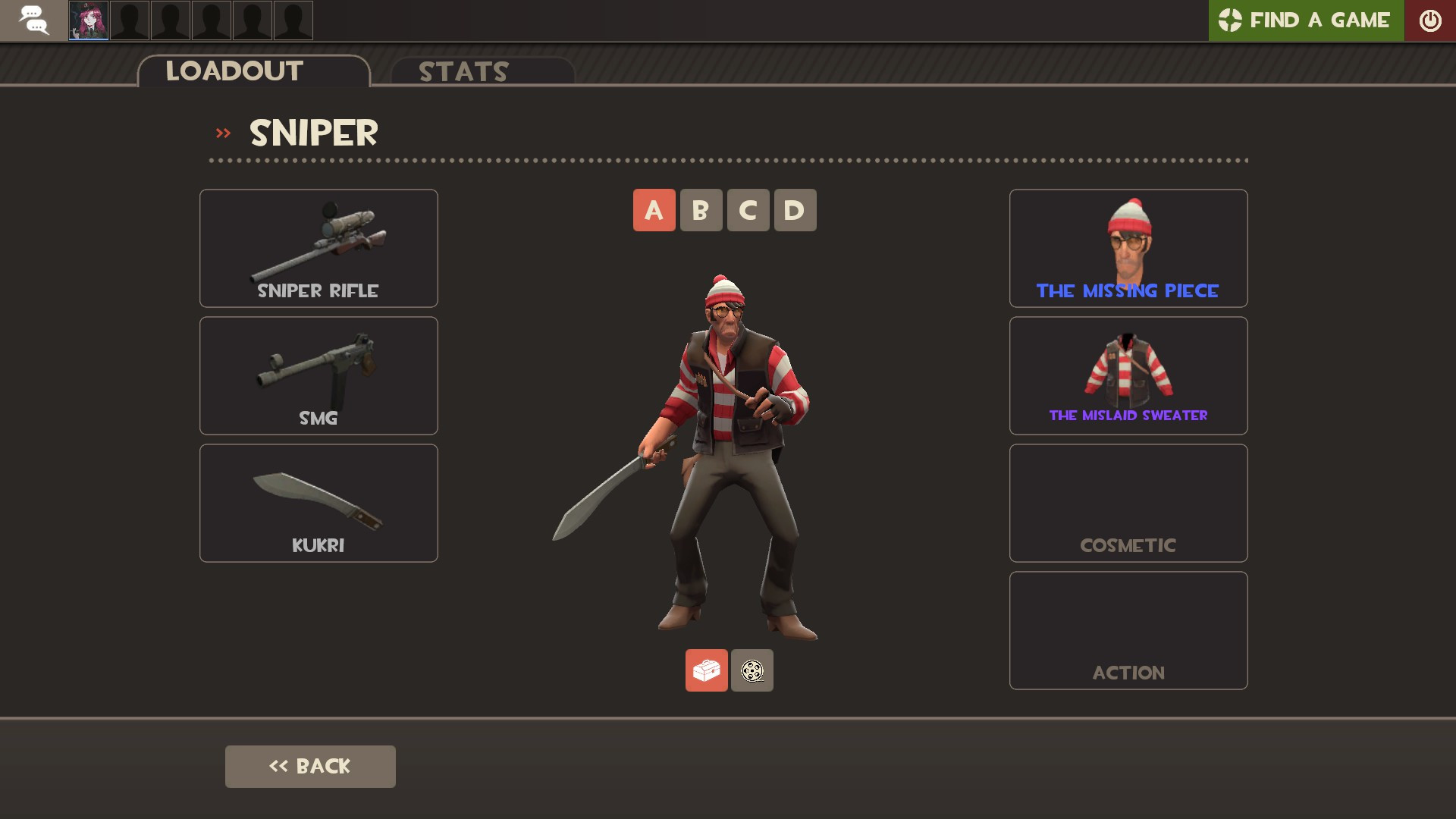Switch to loadout preset C

pyautogui.click(x=748, y=210)
